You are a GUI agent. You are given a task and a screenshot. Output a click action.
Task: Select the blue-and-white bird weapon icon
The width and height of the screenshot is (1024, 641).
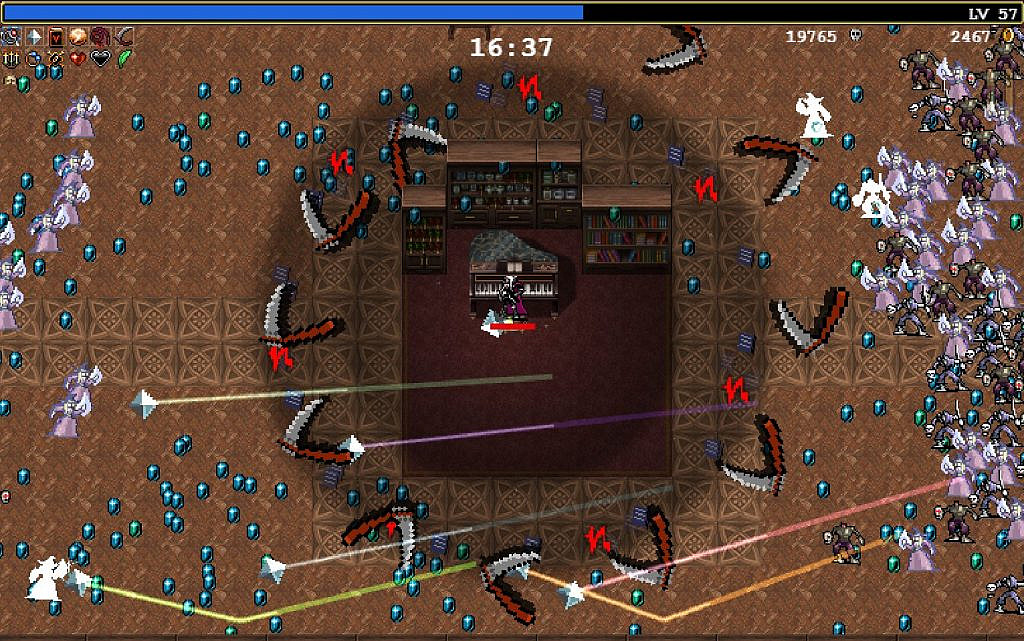(12, 37)
